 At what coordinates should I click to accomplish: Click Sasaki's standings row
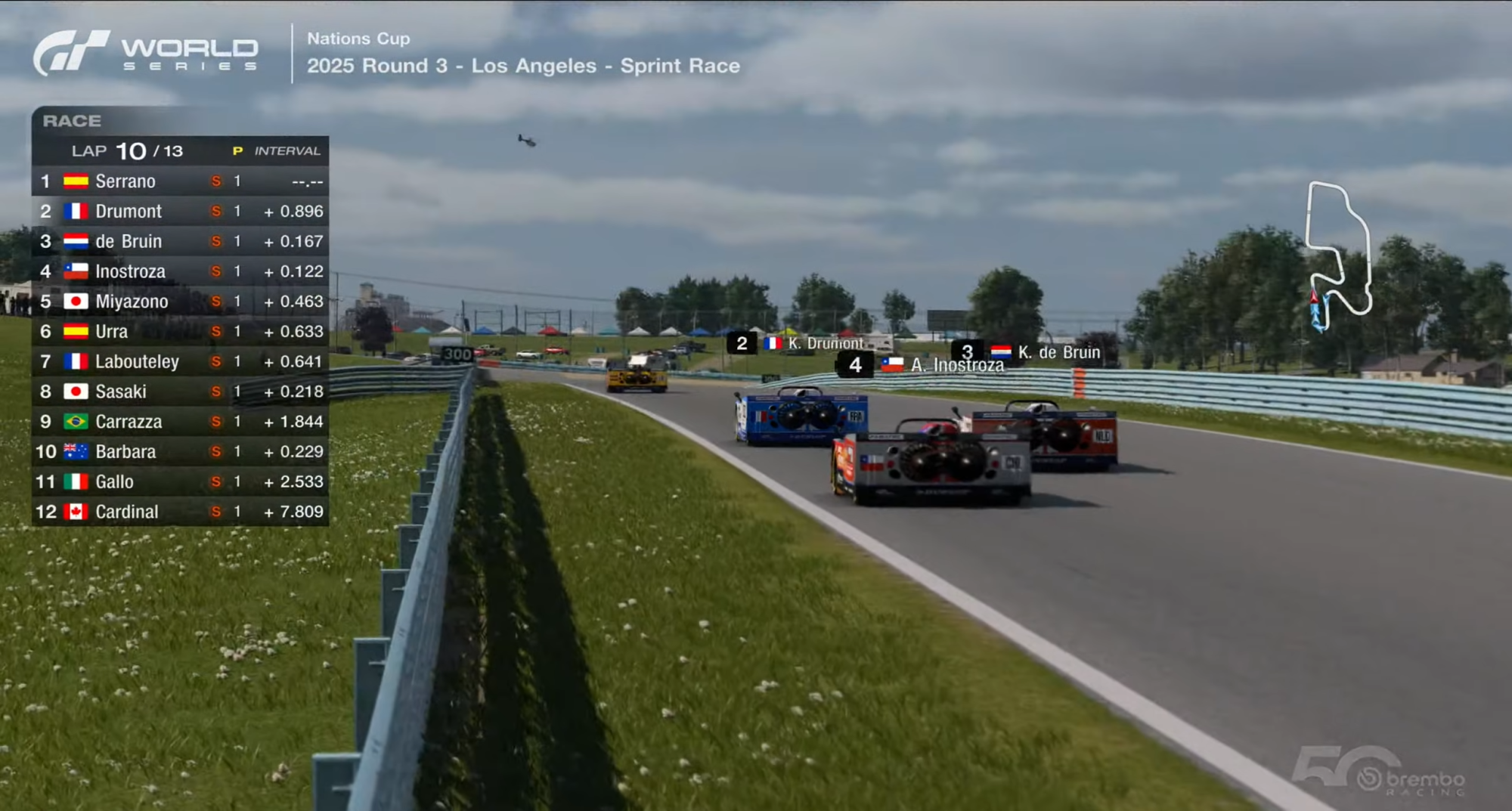tap(180, 392)
